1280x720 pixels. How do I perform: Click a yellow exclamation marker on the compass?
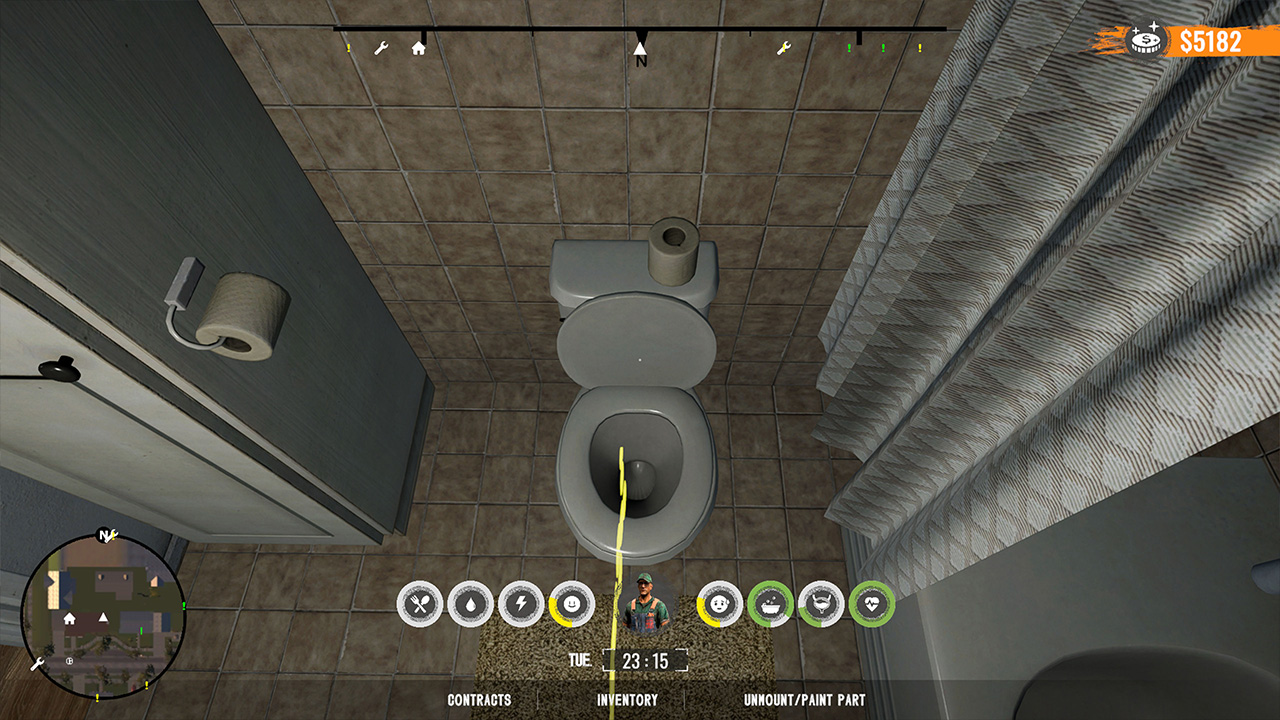[348, 48]
